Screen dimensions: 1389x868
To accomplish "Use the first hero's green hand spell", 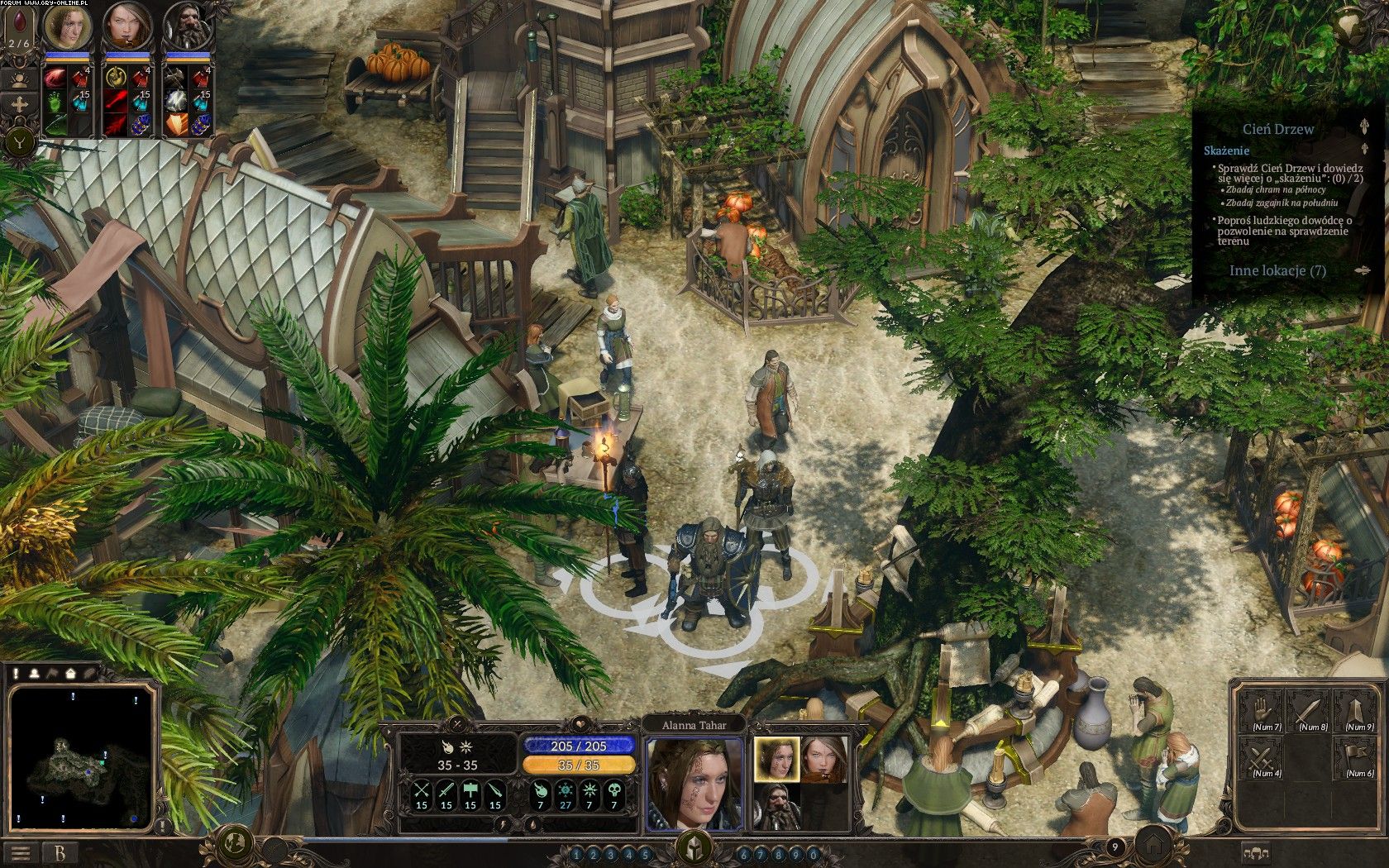I will coord(54,103).
